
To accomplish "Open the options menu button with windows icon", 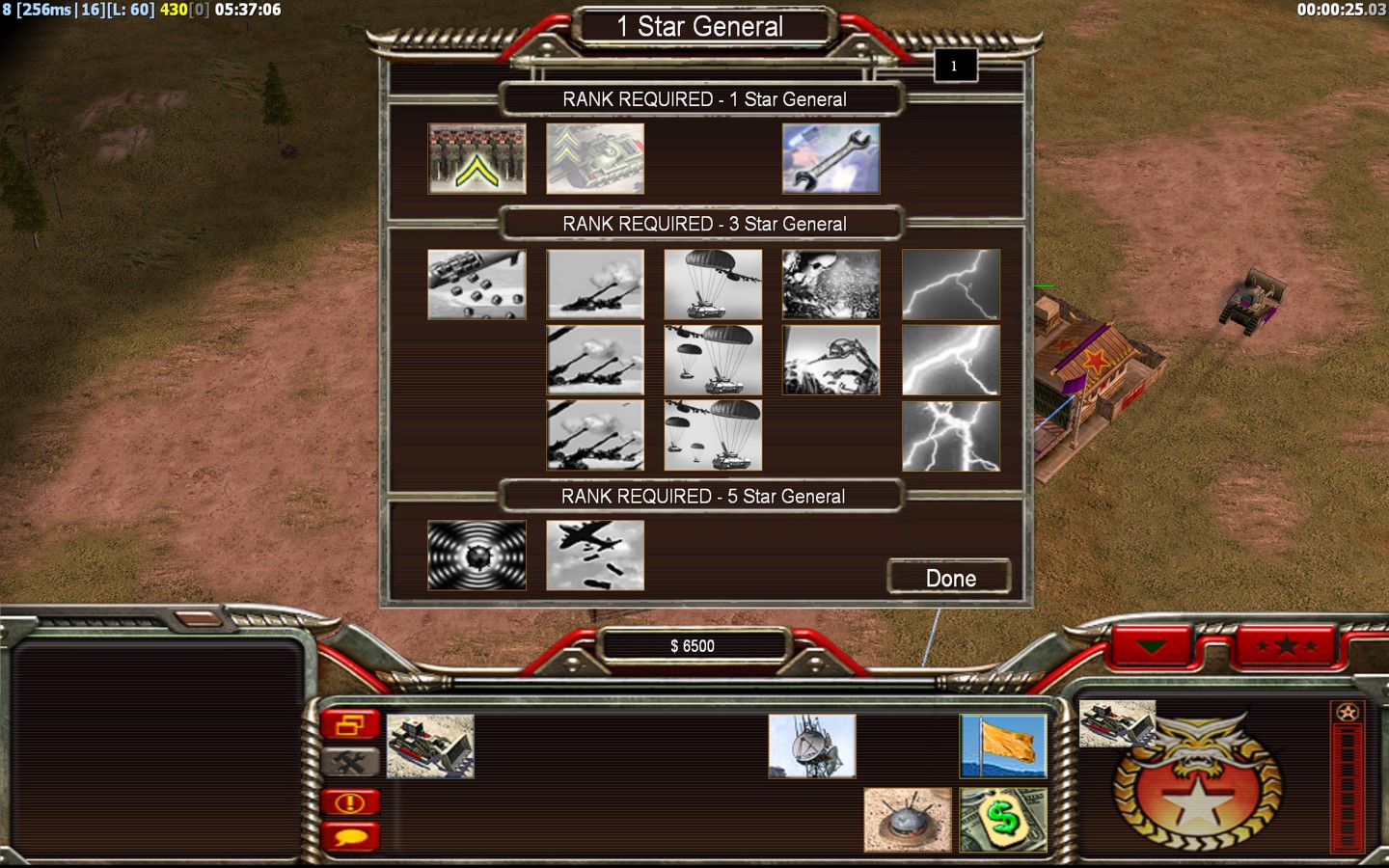I will (350, 725).
